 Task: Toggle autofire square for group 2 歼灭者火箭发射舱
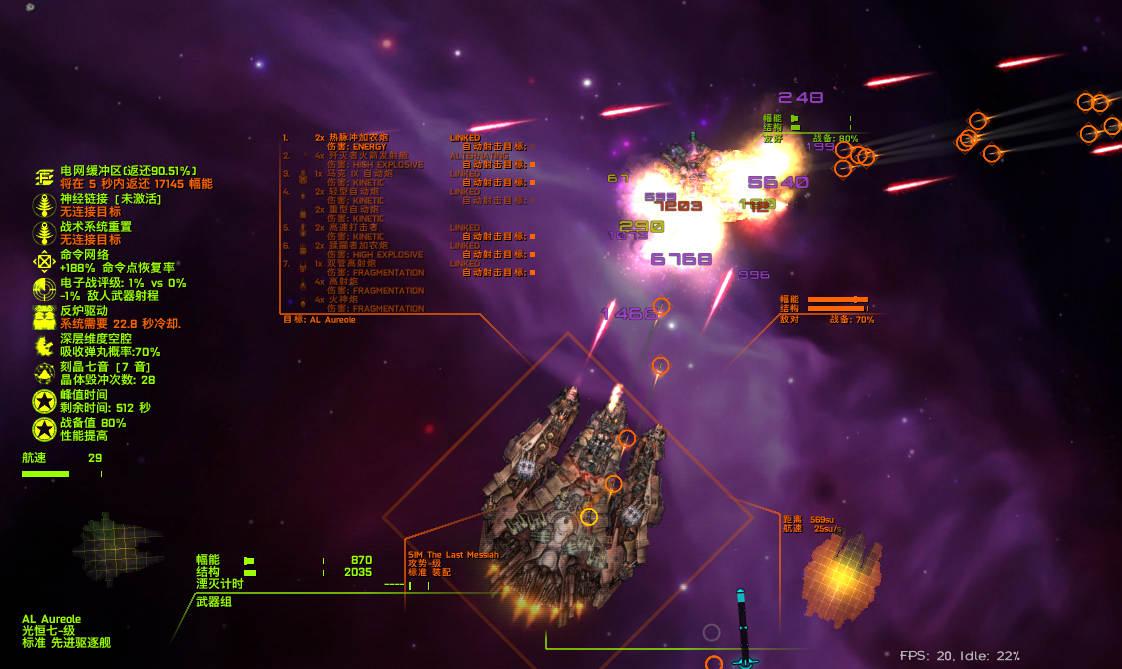click(532, 164)
